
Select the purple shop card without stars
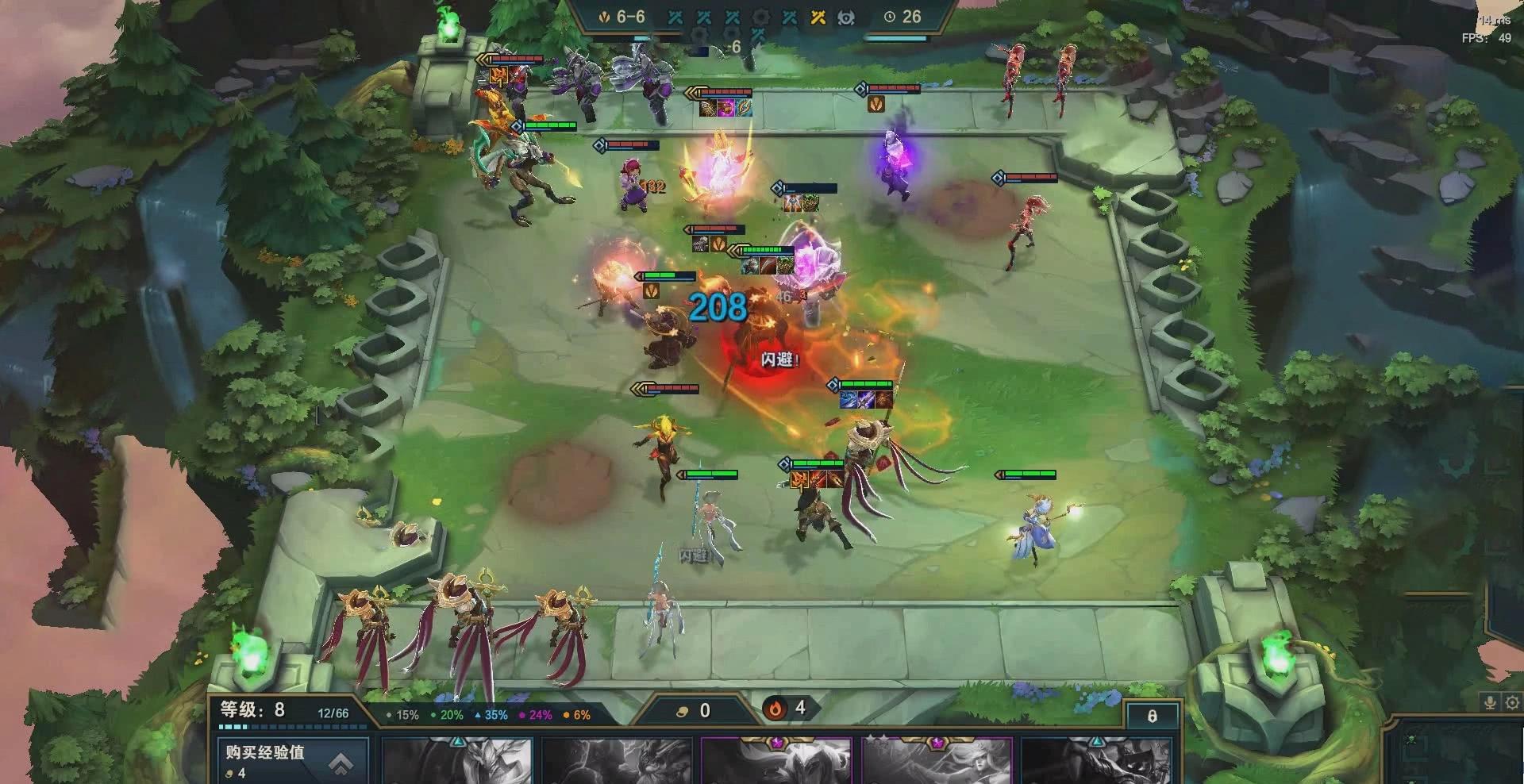(x=776, y=761)
